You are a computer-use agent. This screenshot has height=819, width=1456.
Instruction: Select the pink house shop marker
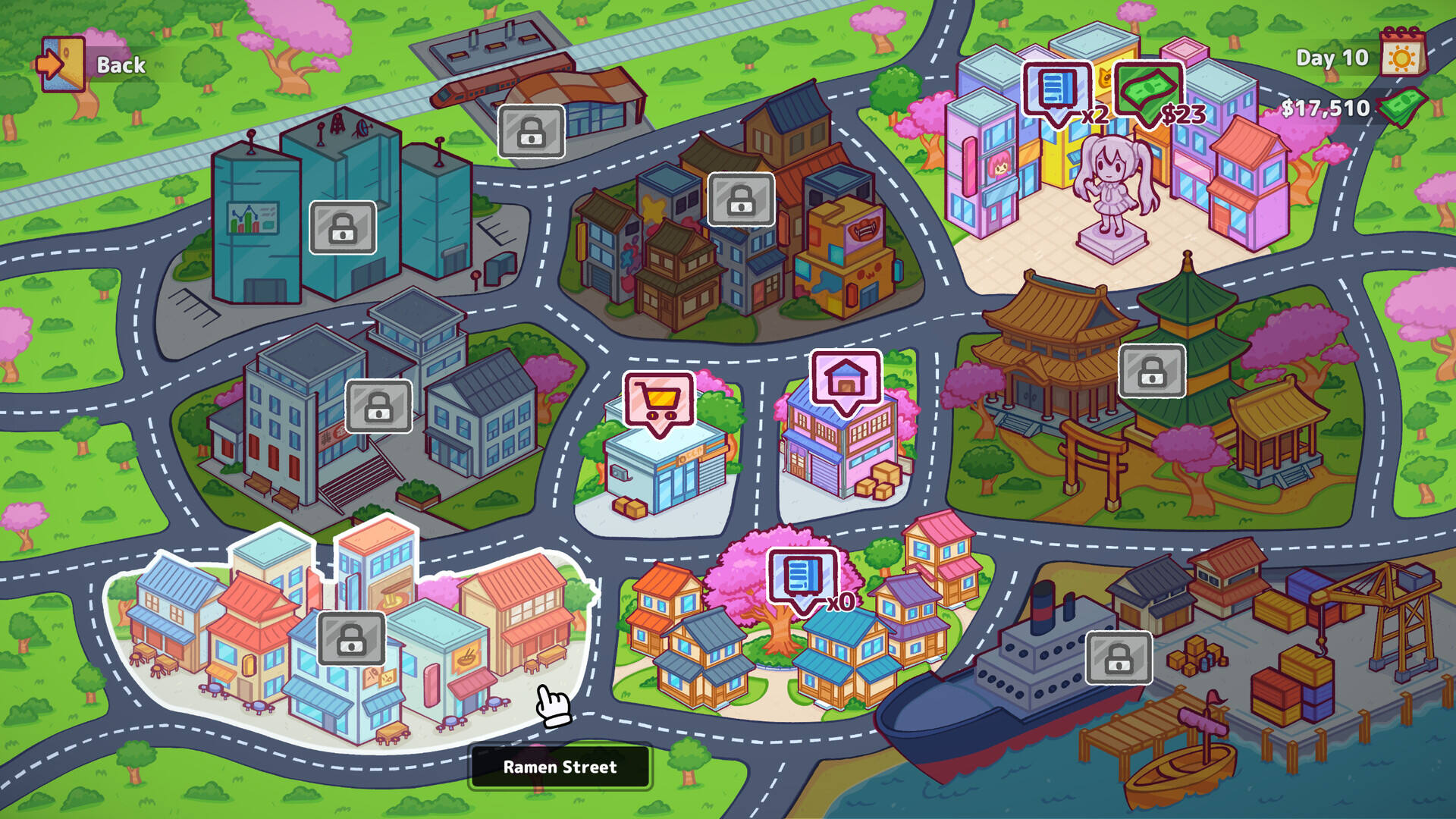[846, 379]
